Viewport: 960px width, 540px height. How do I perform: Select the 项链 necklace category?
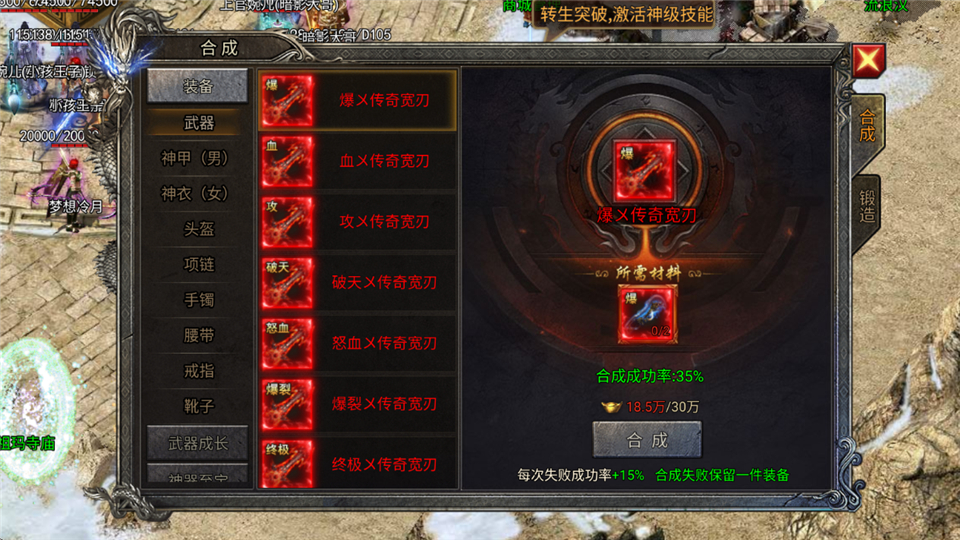coord(197,264)
